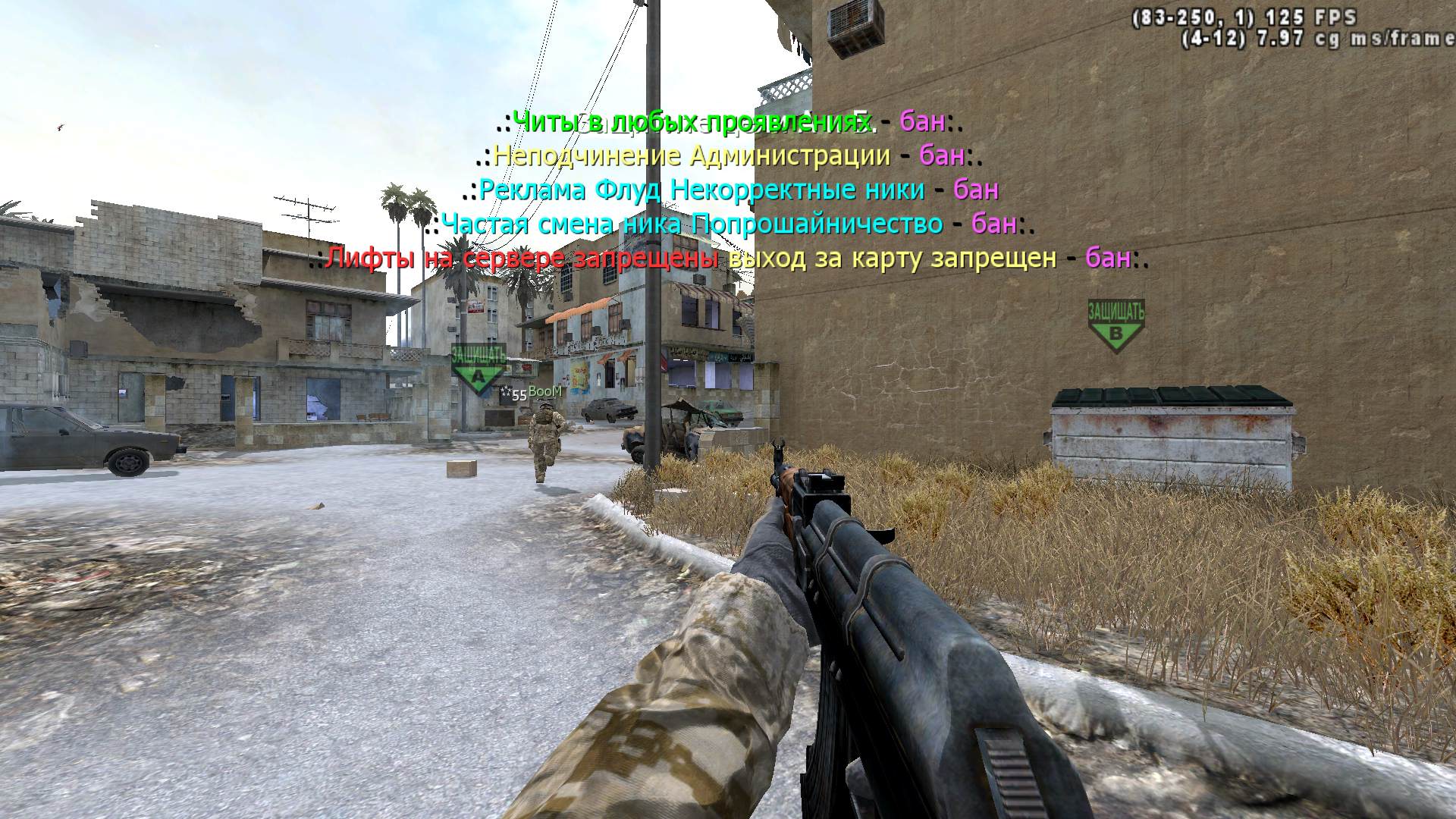Click the Defend A objective marker
The width and height of the screenshot is (1456, 819).
point(478,368)
